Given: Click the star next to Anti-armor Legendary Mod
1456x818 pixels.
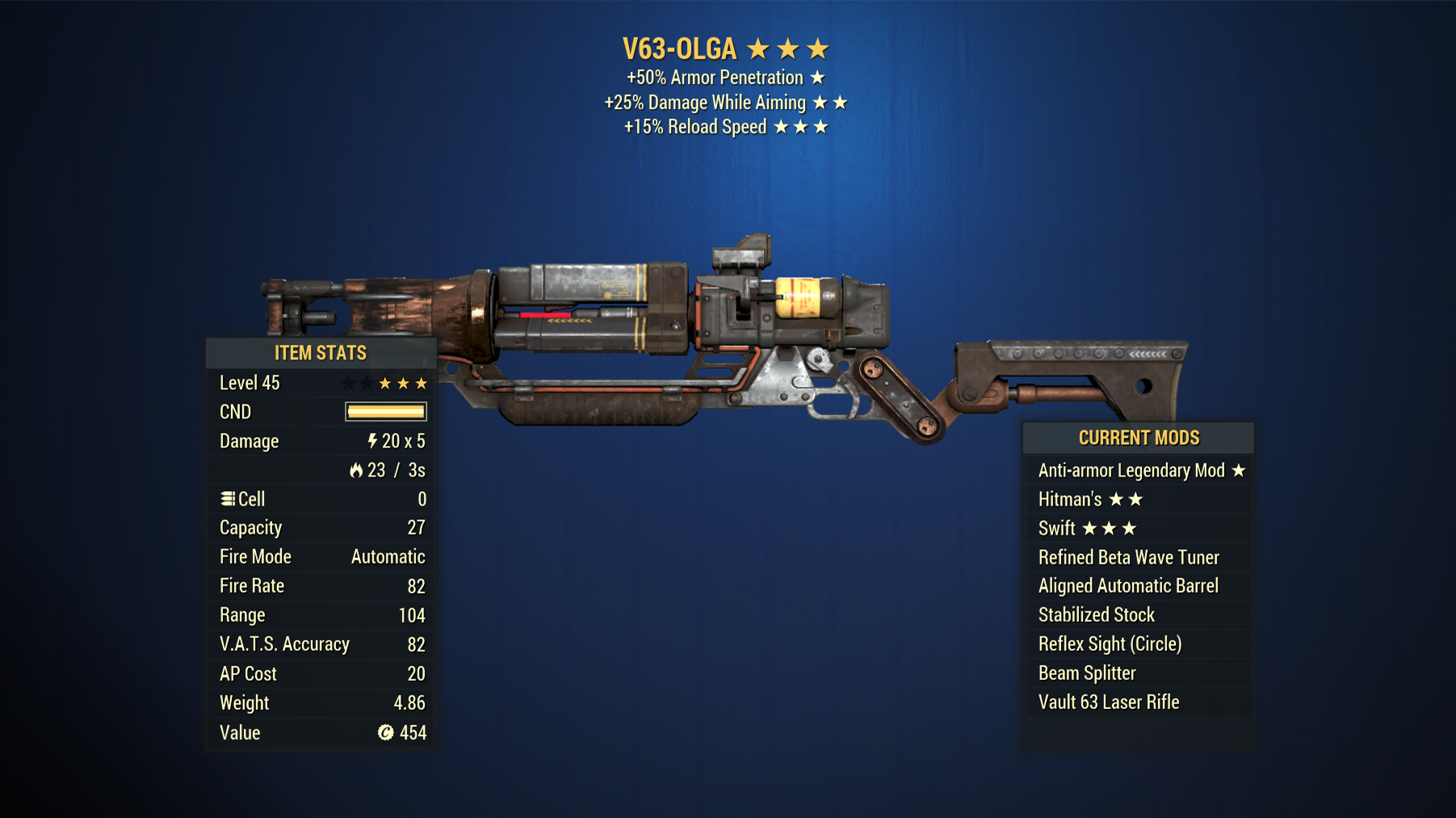Looking at the screenshot, I should pos(1239,470).
